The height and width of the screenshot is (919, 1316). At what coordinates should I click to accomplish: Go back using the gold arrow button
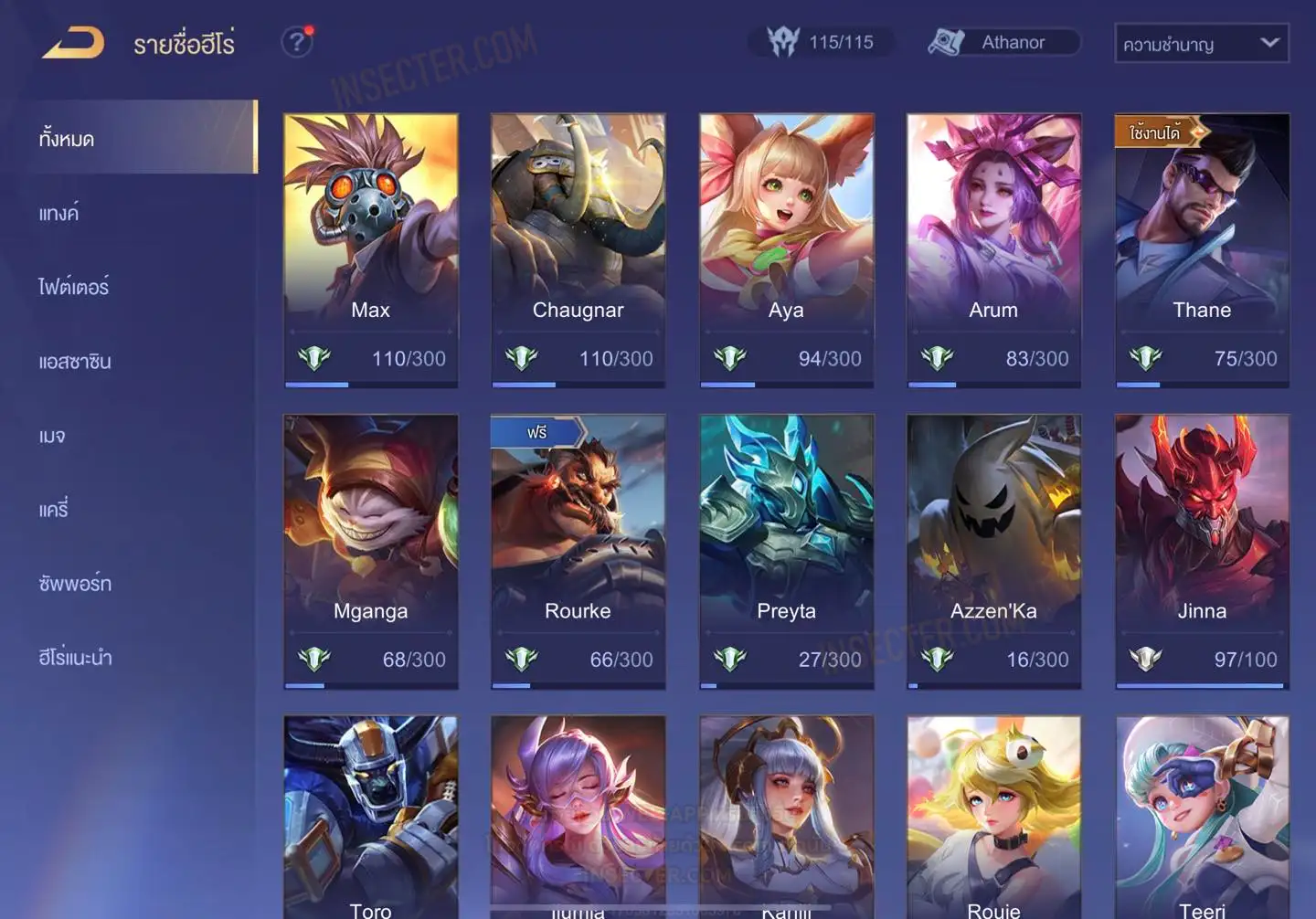pos(73,43)
